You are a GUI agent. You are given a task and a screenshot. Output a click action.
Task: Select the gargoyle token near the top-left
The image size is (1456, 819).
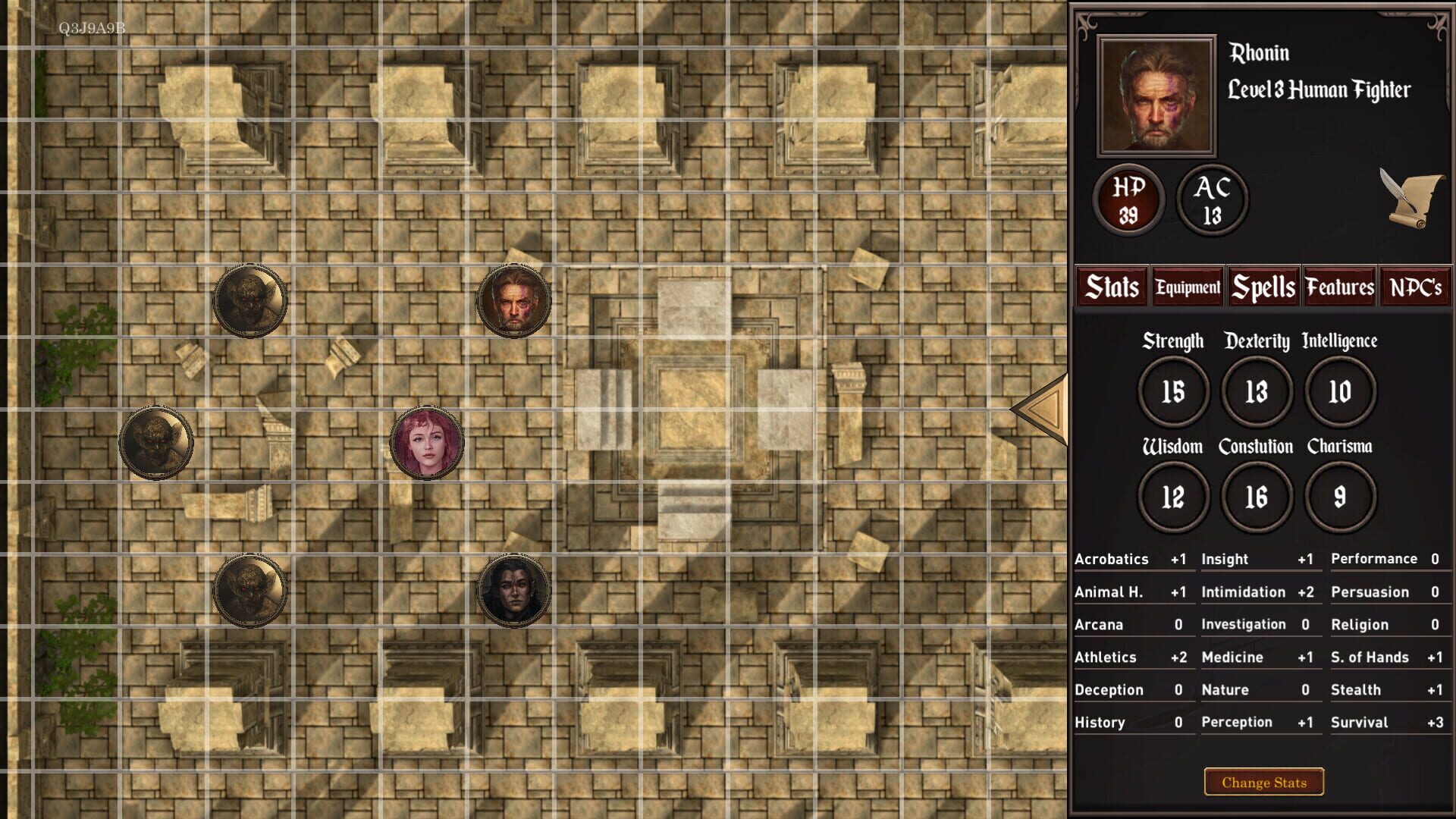[250, 300]
